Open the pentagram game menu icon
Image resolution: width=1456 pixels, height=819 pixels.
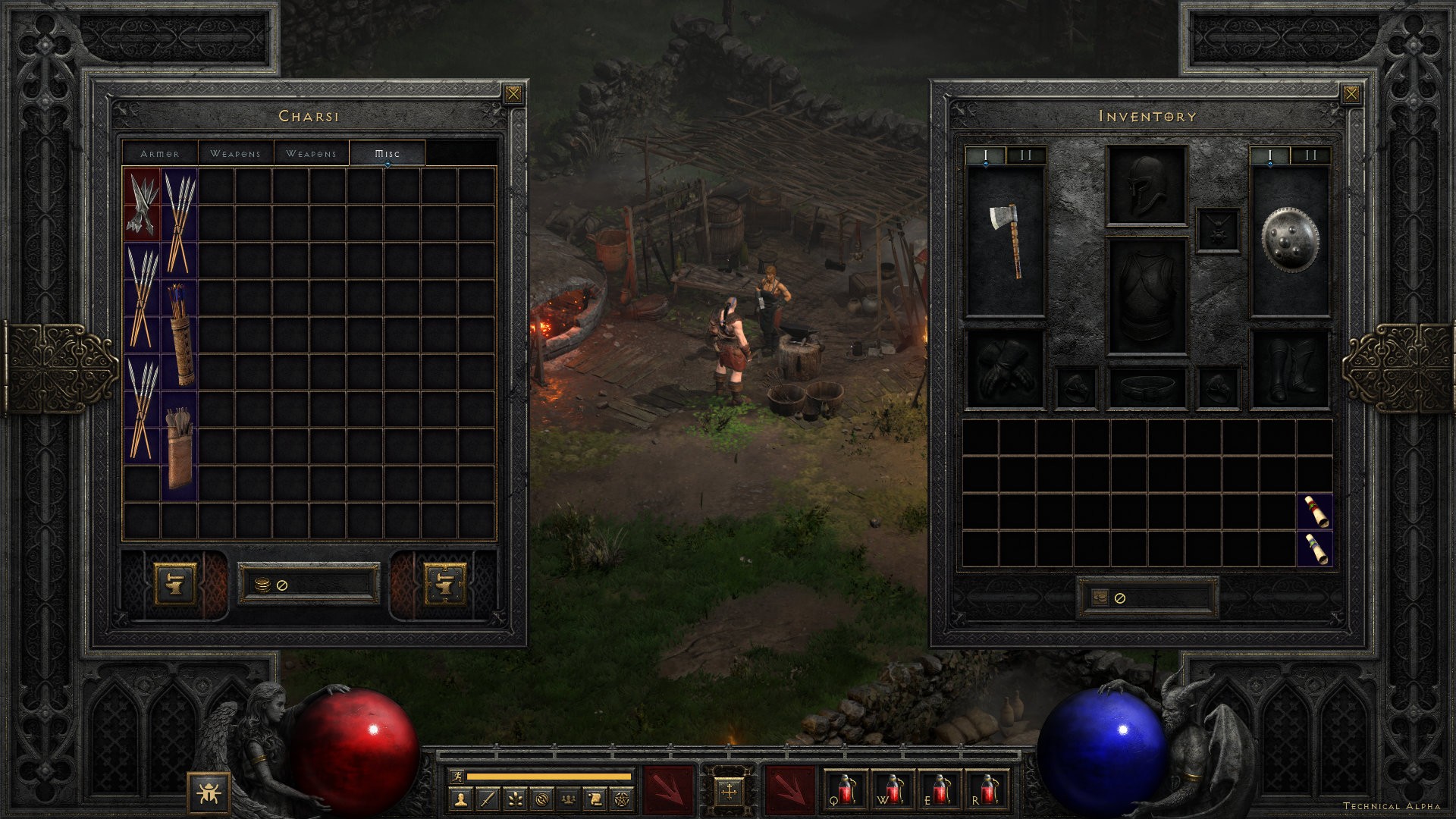point(622,799)
